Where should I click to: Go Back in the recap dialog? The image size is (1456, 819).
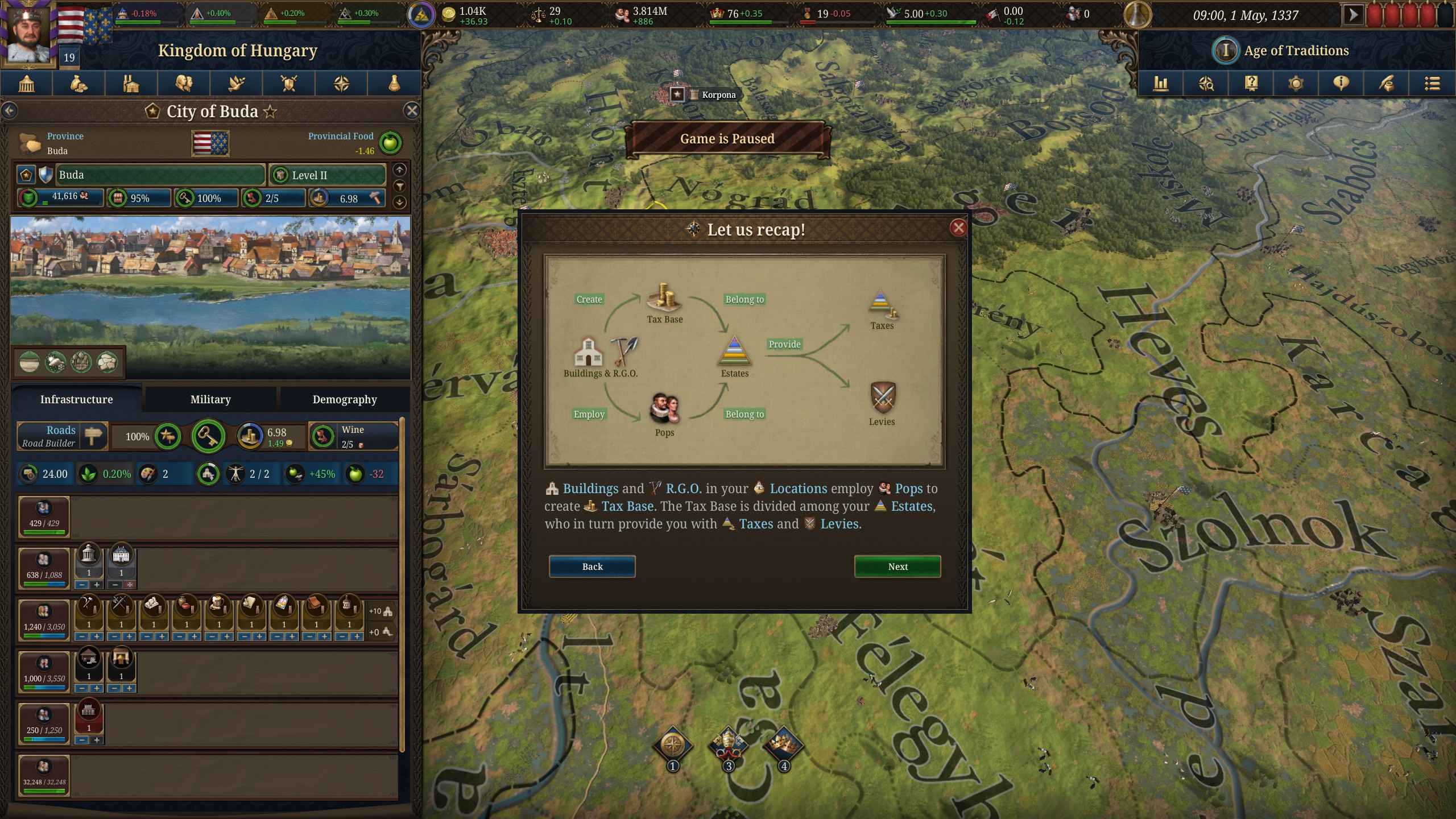pyautogui.click(x=592, y=566)
